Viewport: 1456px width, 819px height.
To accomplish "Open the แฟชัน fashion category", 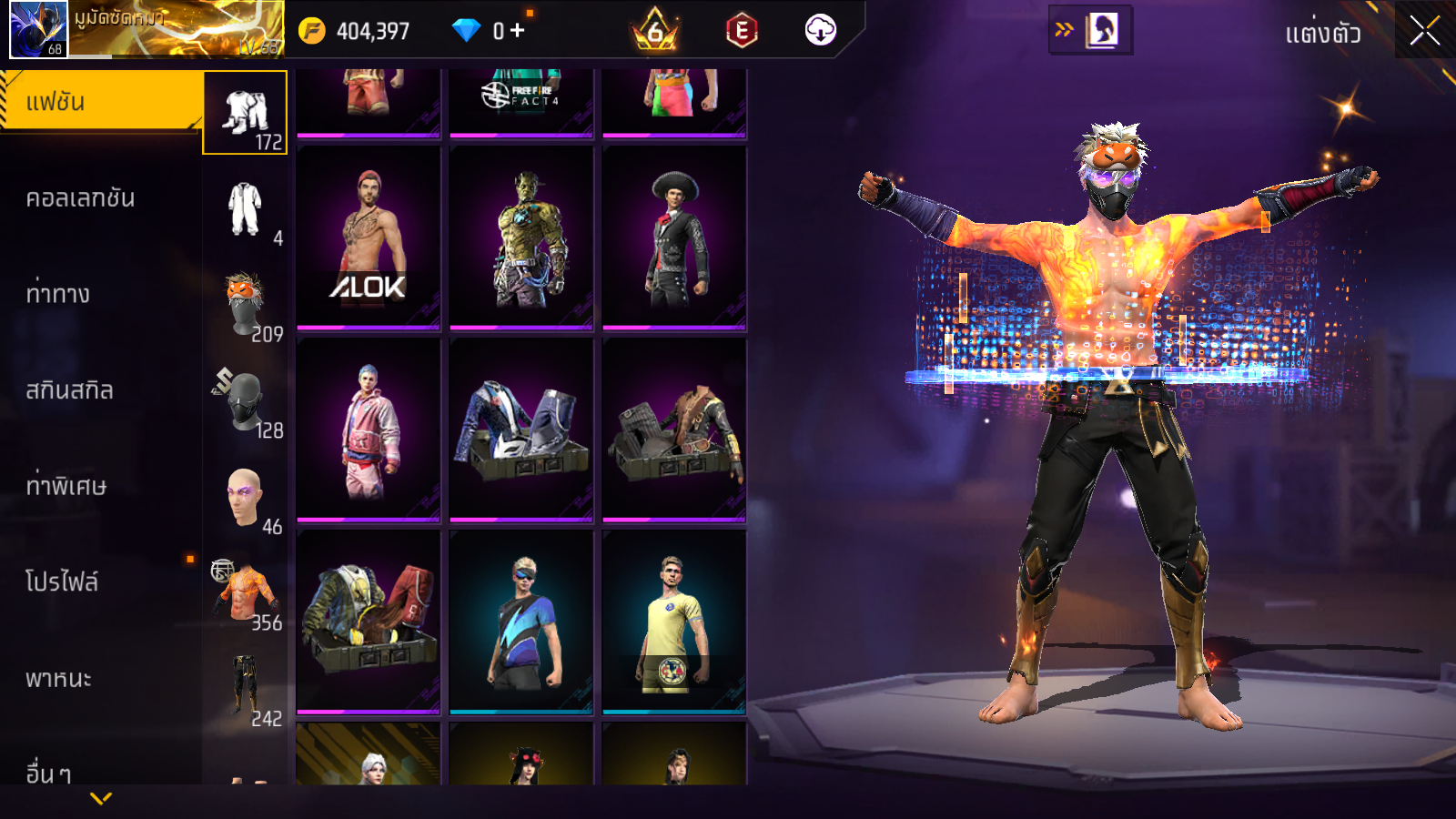I will pos(100,102).
